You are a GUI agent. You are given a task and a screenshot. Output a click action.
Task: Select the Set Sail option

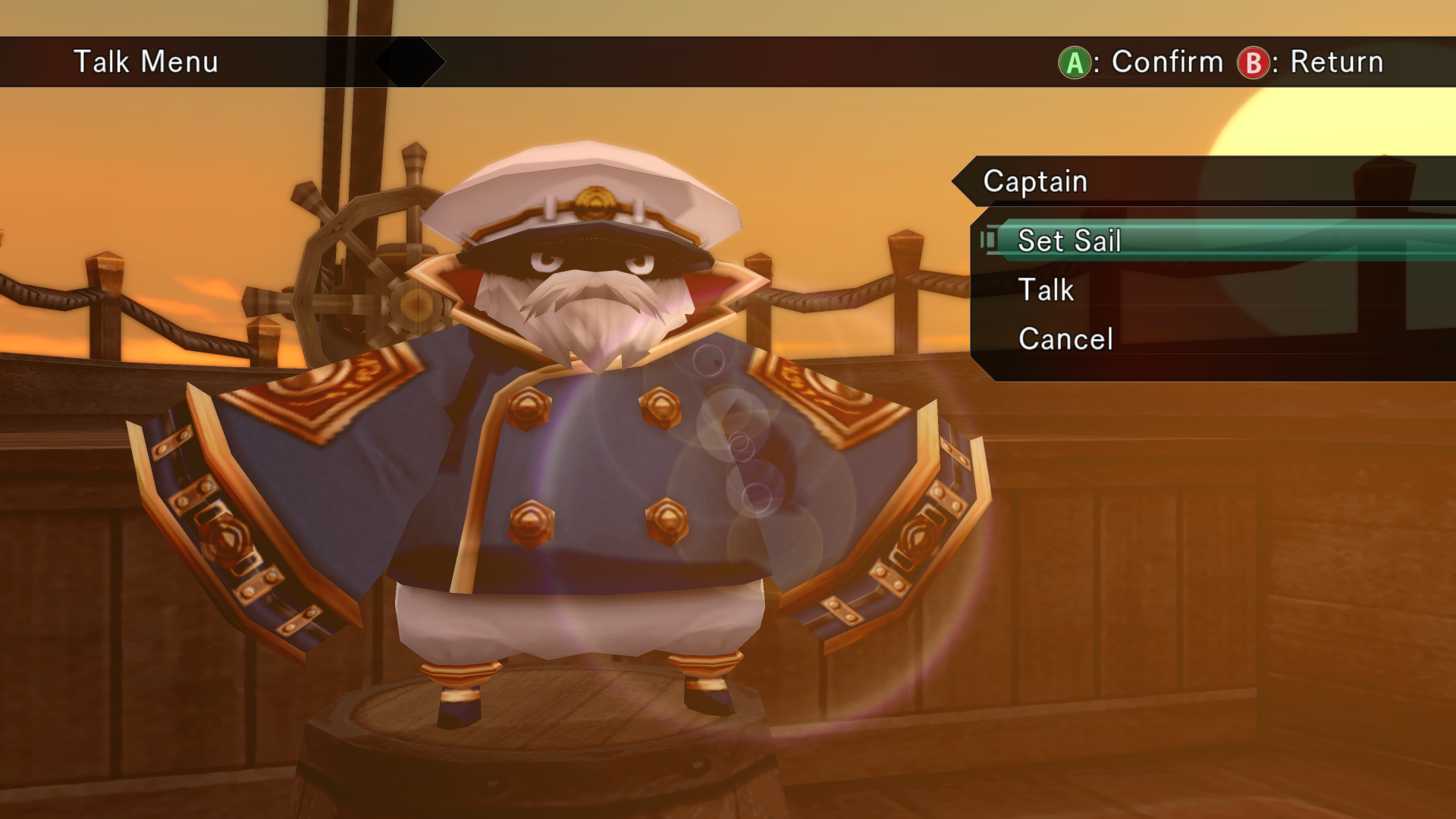1069,241
